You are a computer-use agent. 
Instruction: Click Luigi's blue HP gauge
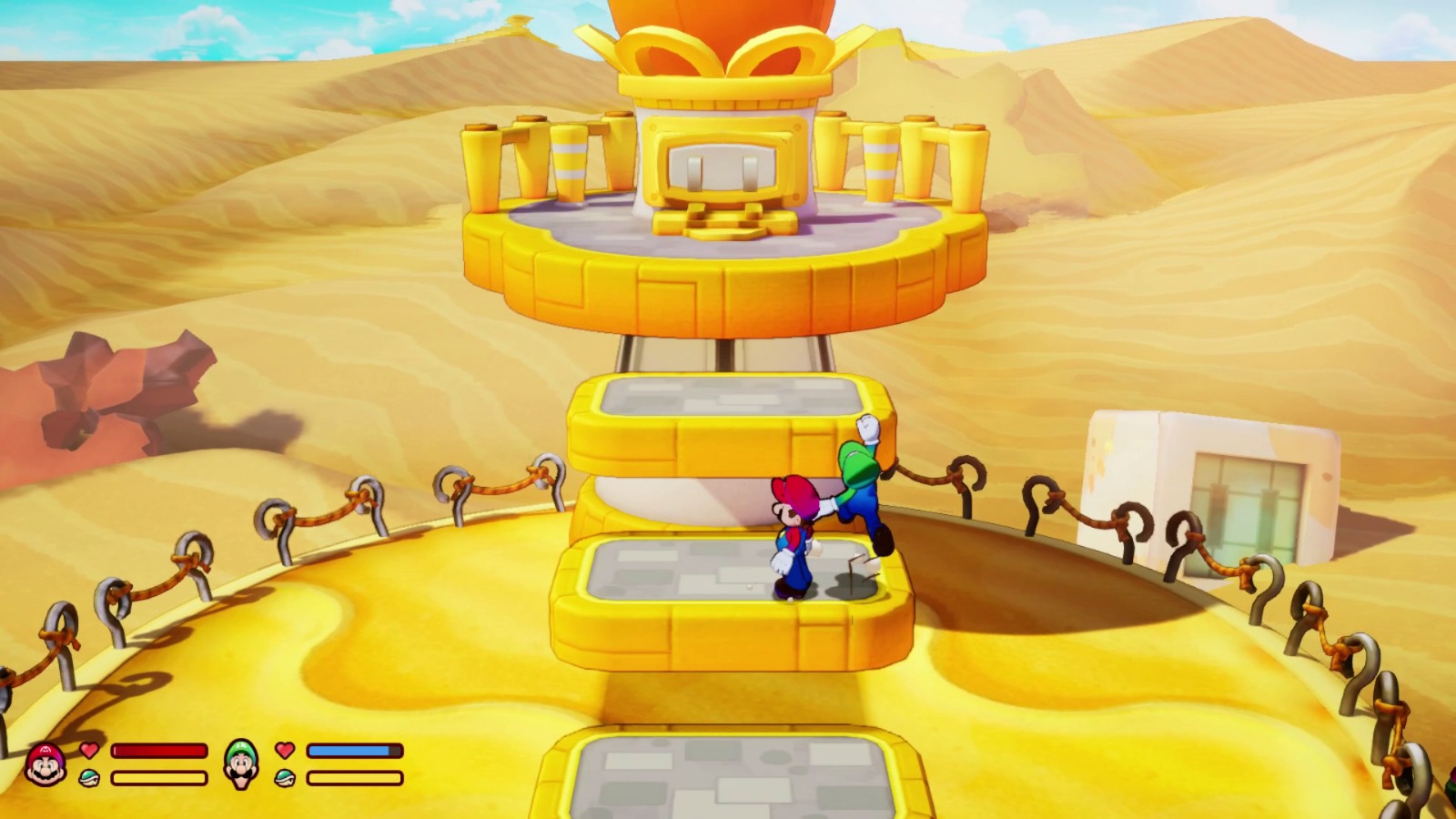(x=355, y=750)
